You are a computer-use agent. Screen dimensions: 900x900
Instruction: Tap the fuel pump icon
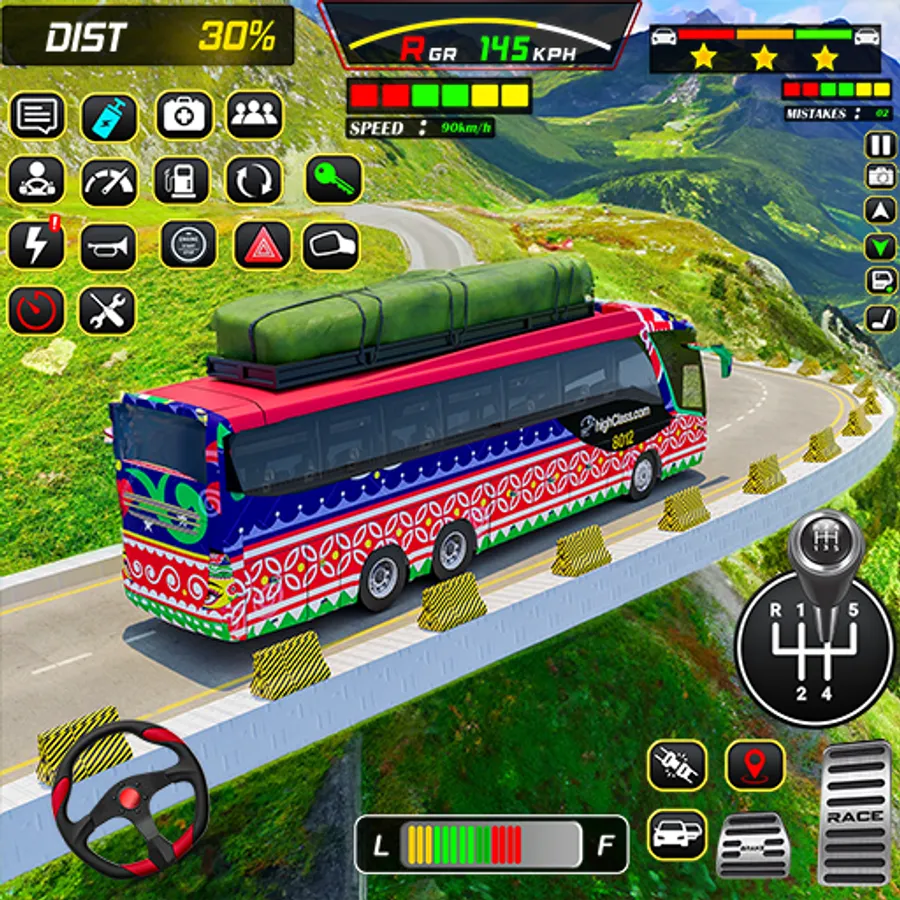pyautogui.click(x=181, y=181)
